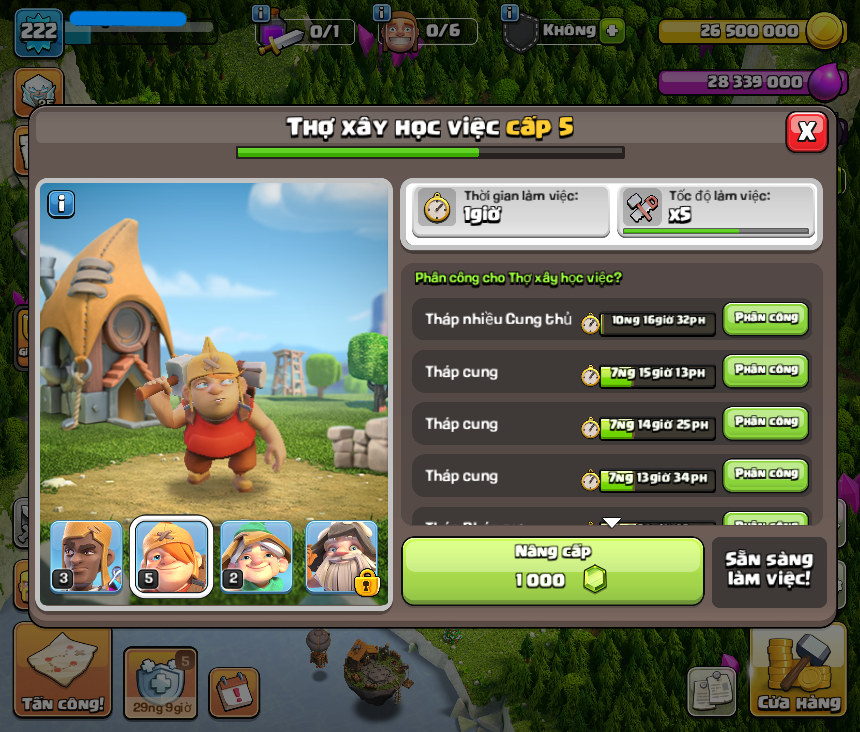The height and width of the screenshot is (732, 860).
Task: Open the clipboard notes icon
Action: tap(711, 692)
